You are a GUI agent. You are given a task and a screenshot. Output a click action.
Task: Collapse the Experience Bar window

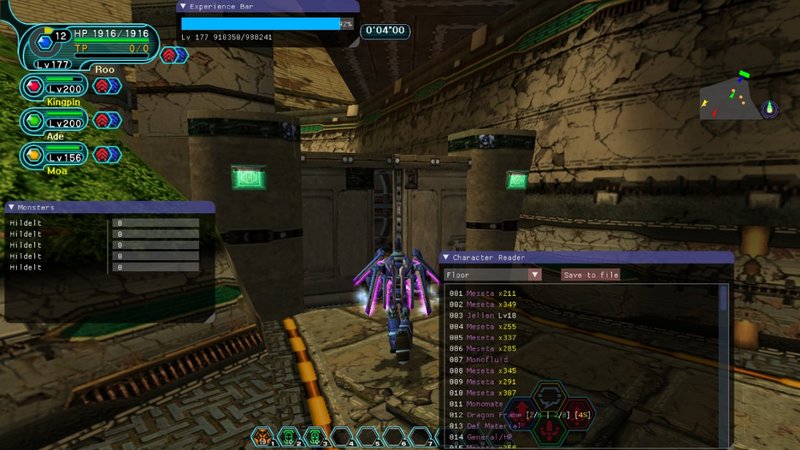click(x=182, y=6)
